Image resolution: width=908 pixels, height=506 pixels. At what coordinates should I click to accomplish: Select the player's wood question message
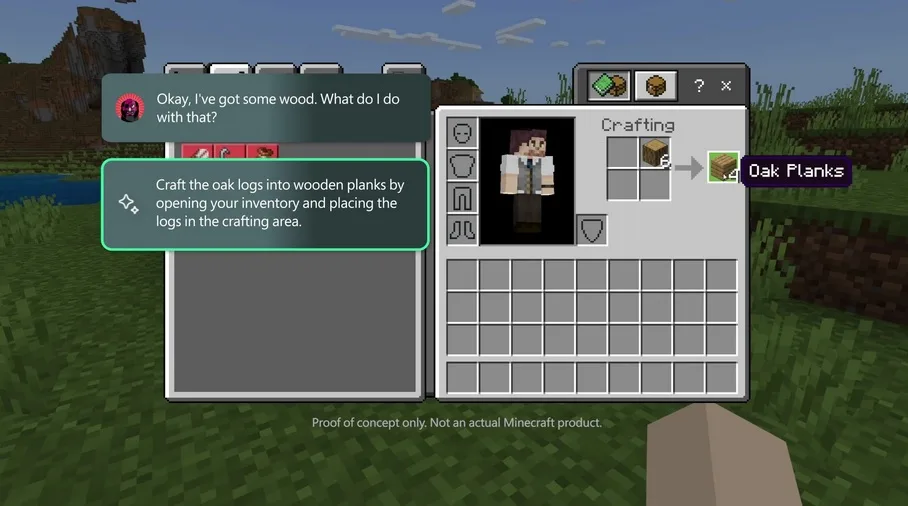[x=265, y=108]
